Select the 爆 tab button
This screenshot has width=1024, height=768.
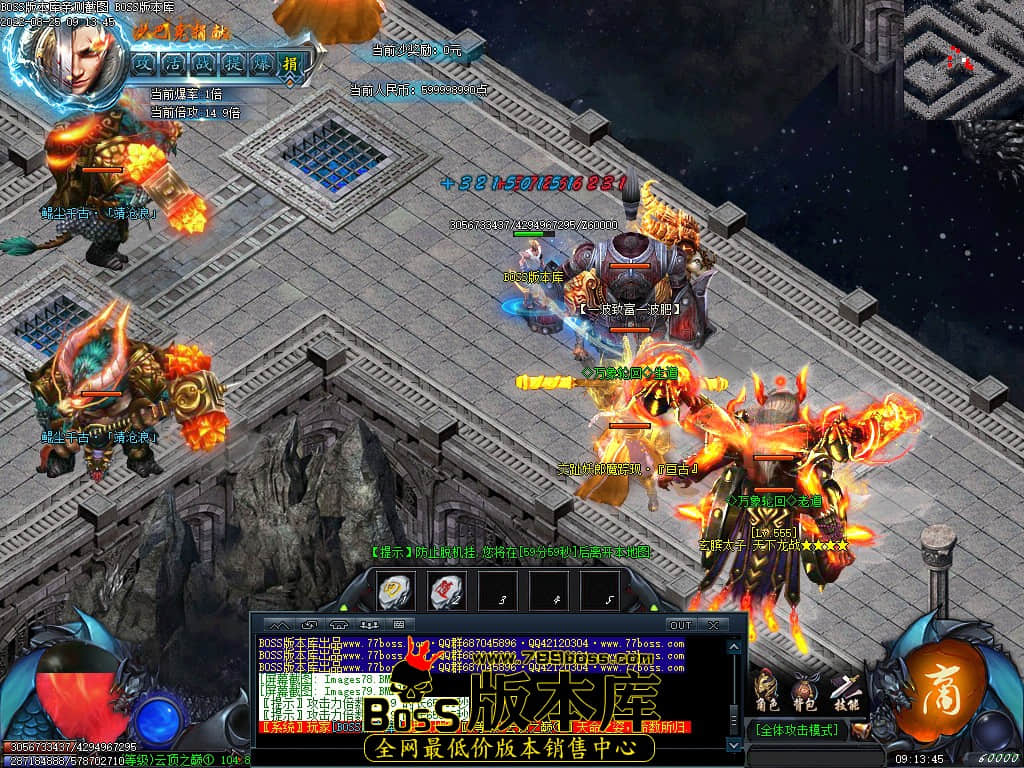coord(264,63)
